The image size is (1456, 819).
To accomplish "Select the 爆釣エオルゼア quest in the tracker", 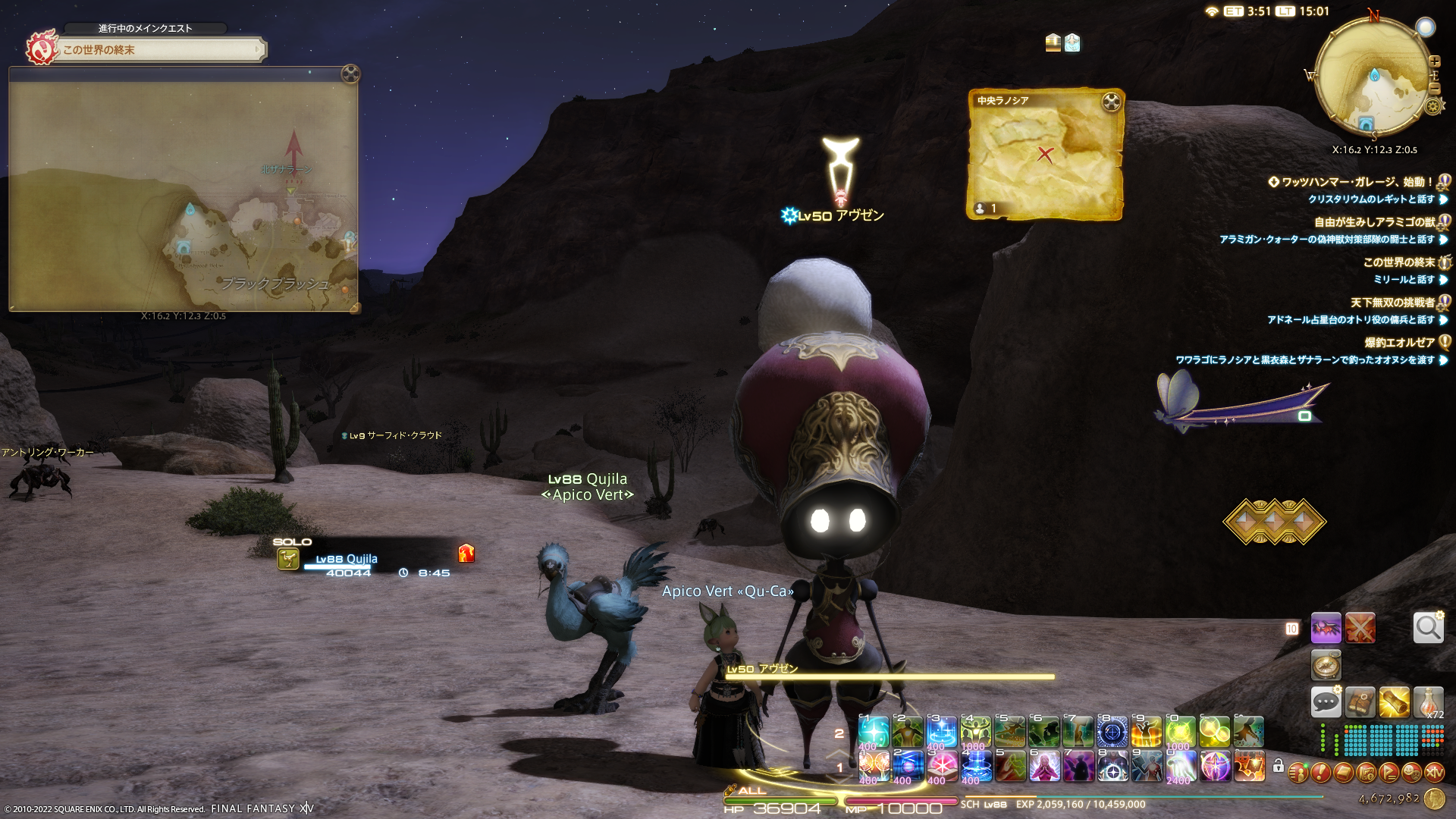I will [x=1399, y=343].
